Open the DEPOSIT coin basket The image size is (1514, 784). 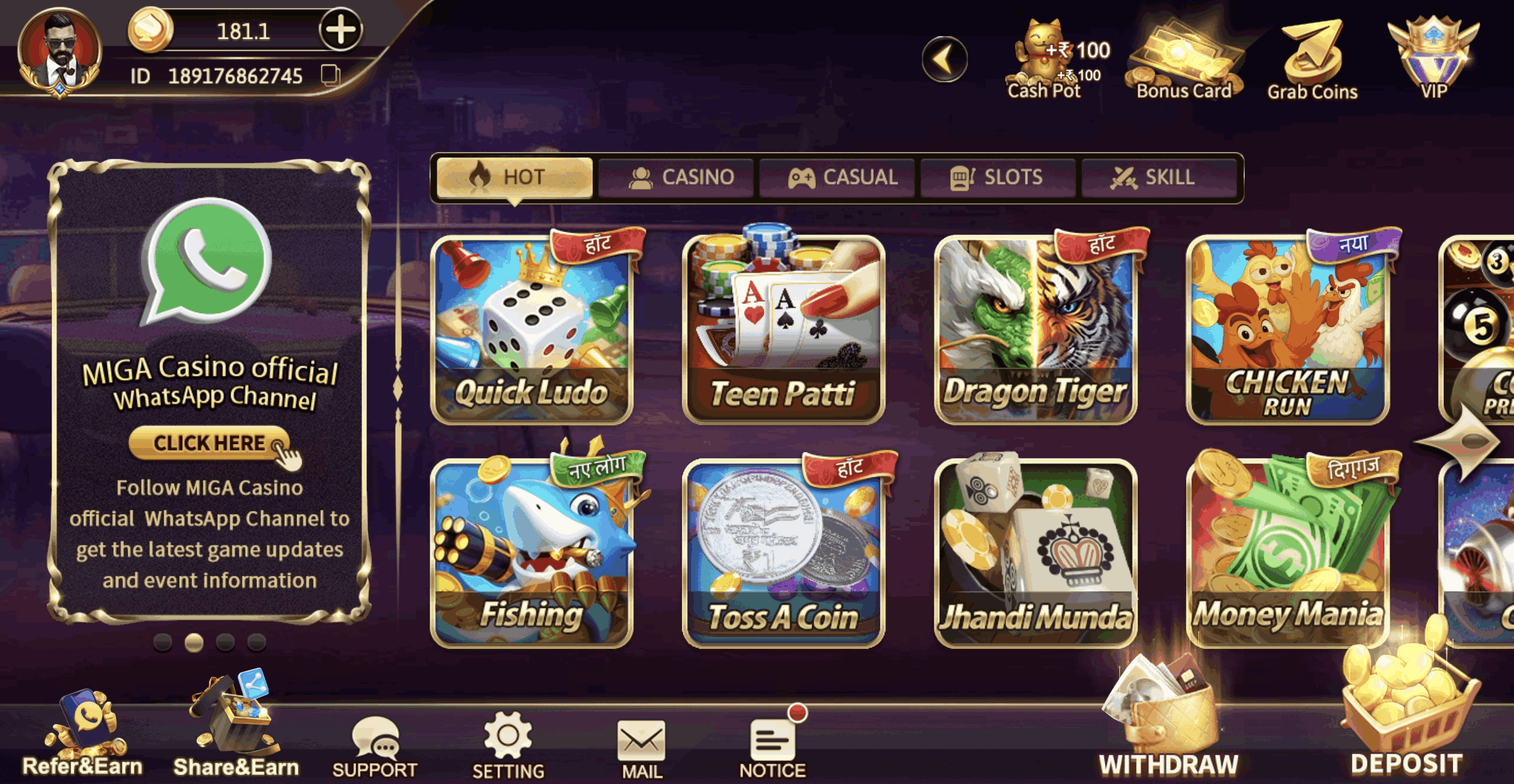1407,717
